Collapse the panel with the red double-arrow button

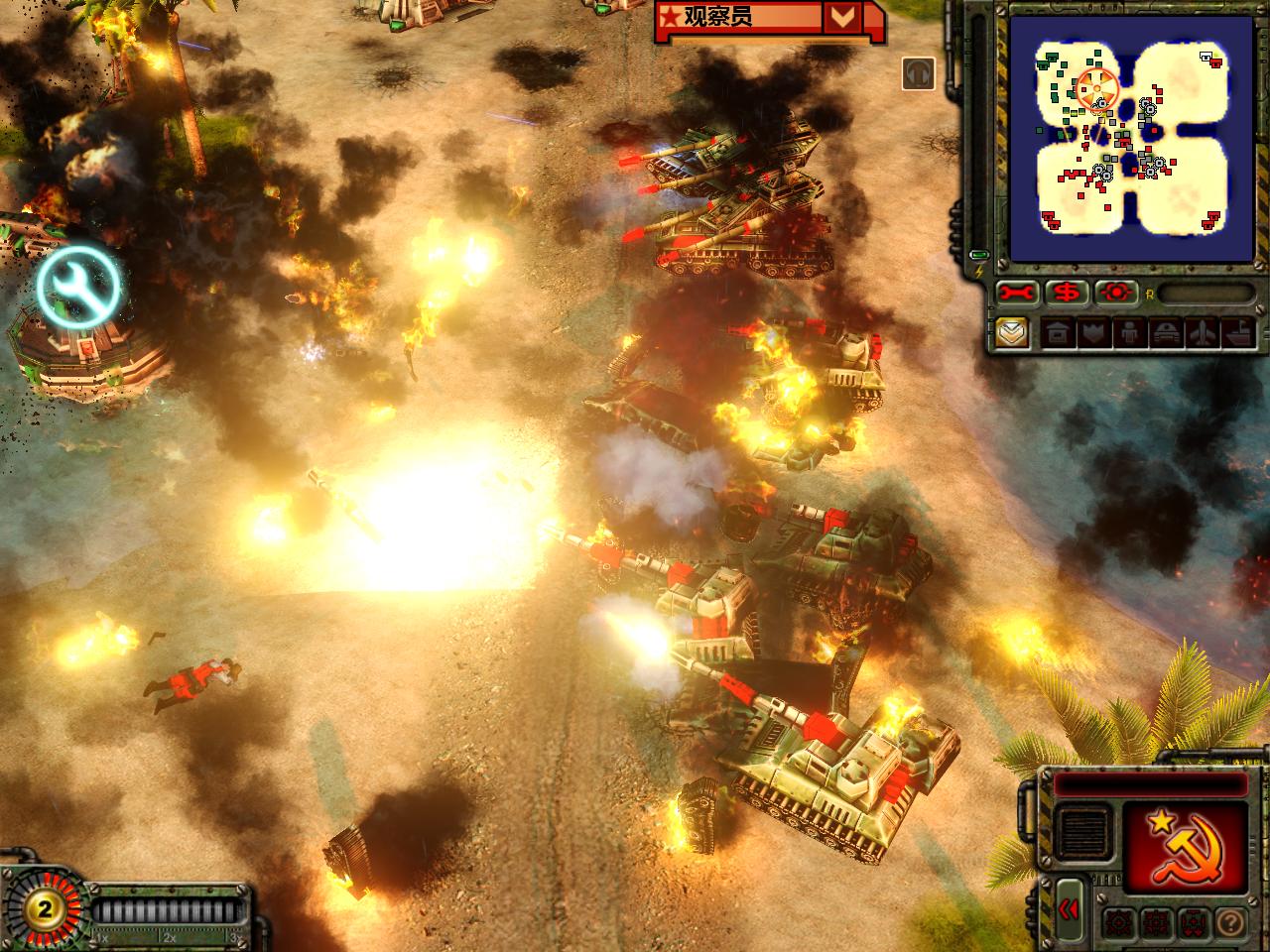pyautogui.click(x=1069, y=908)
